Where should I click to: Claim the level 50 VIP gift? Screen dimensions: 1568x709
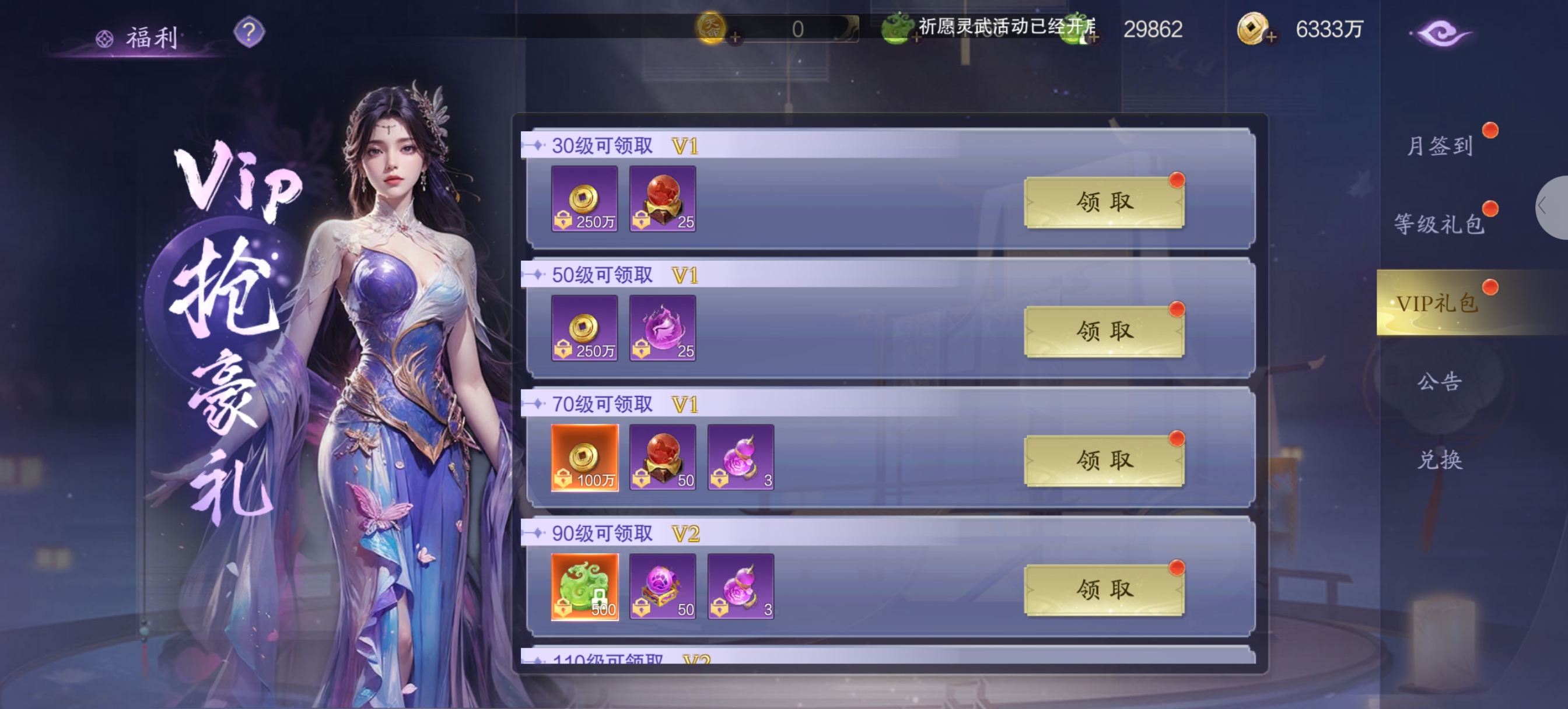pyautogui.click(x=1104, y=332)
